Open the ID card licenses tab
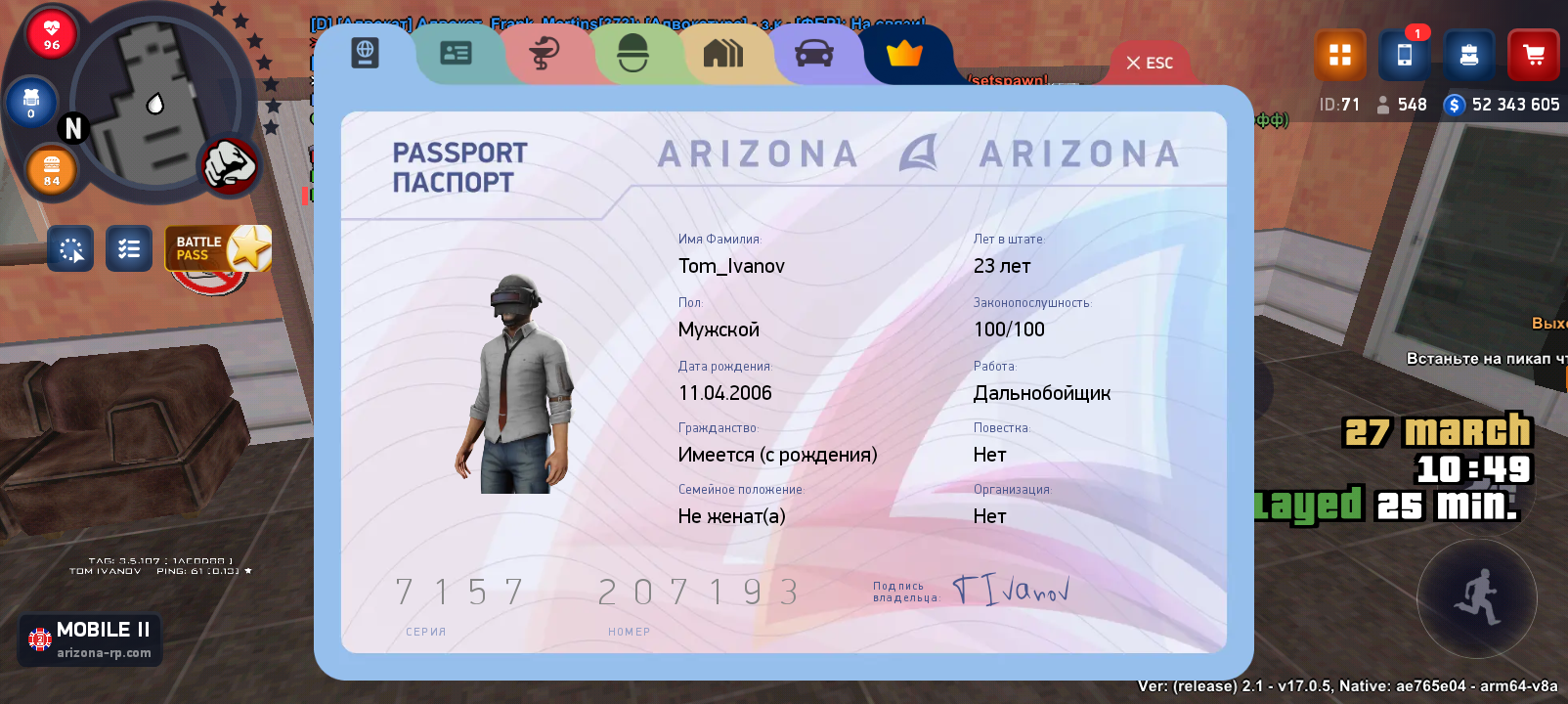 click(456, 53)
